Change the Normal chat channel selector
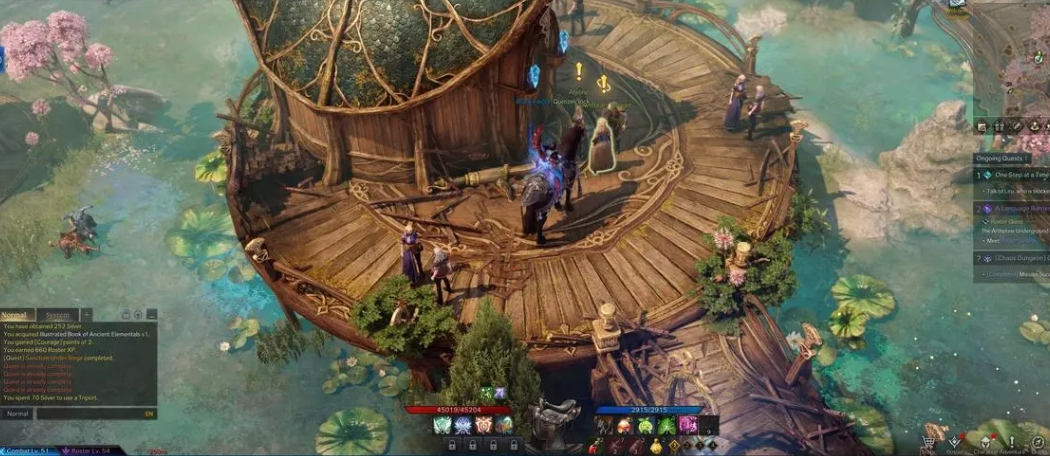 [18, 413]
